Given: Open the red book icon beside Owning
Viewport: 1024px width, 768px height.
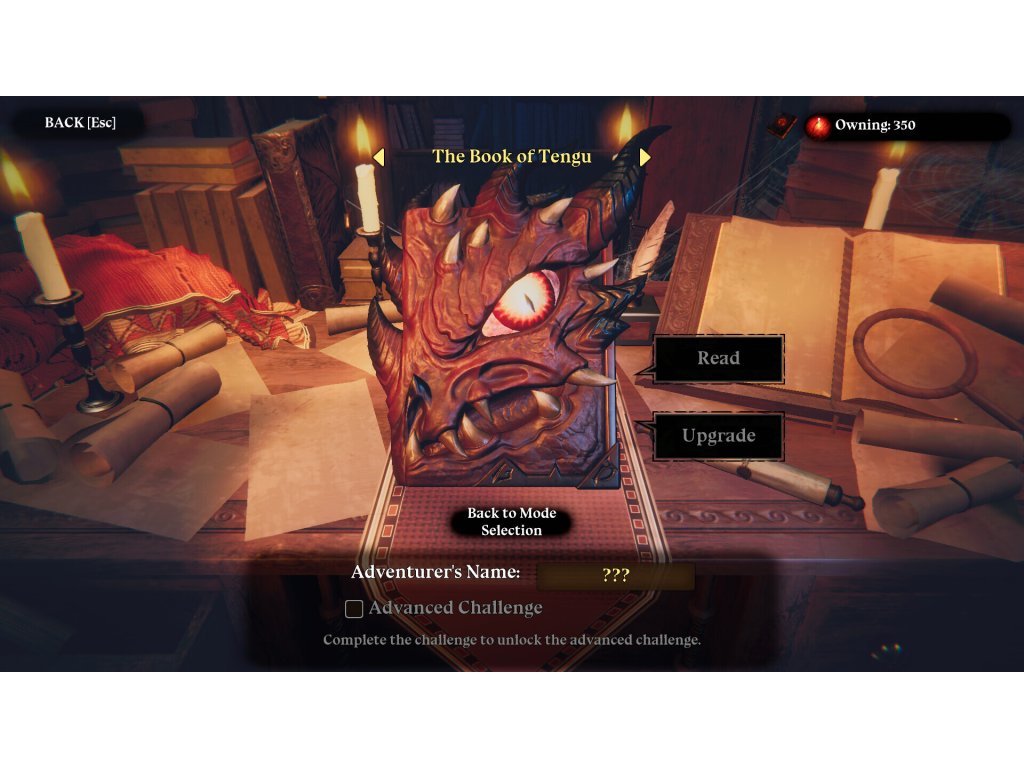Looking at the screenshot, I should coord(782,126).
